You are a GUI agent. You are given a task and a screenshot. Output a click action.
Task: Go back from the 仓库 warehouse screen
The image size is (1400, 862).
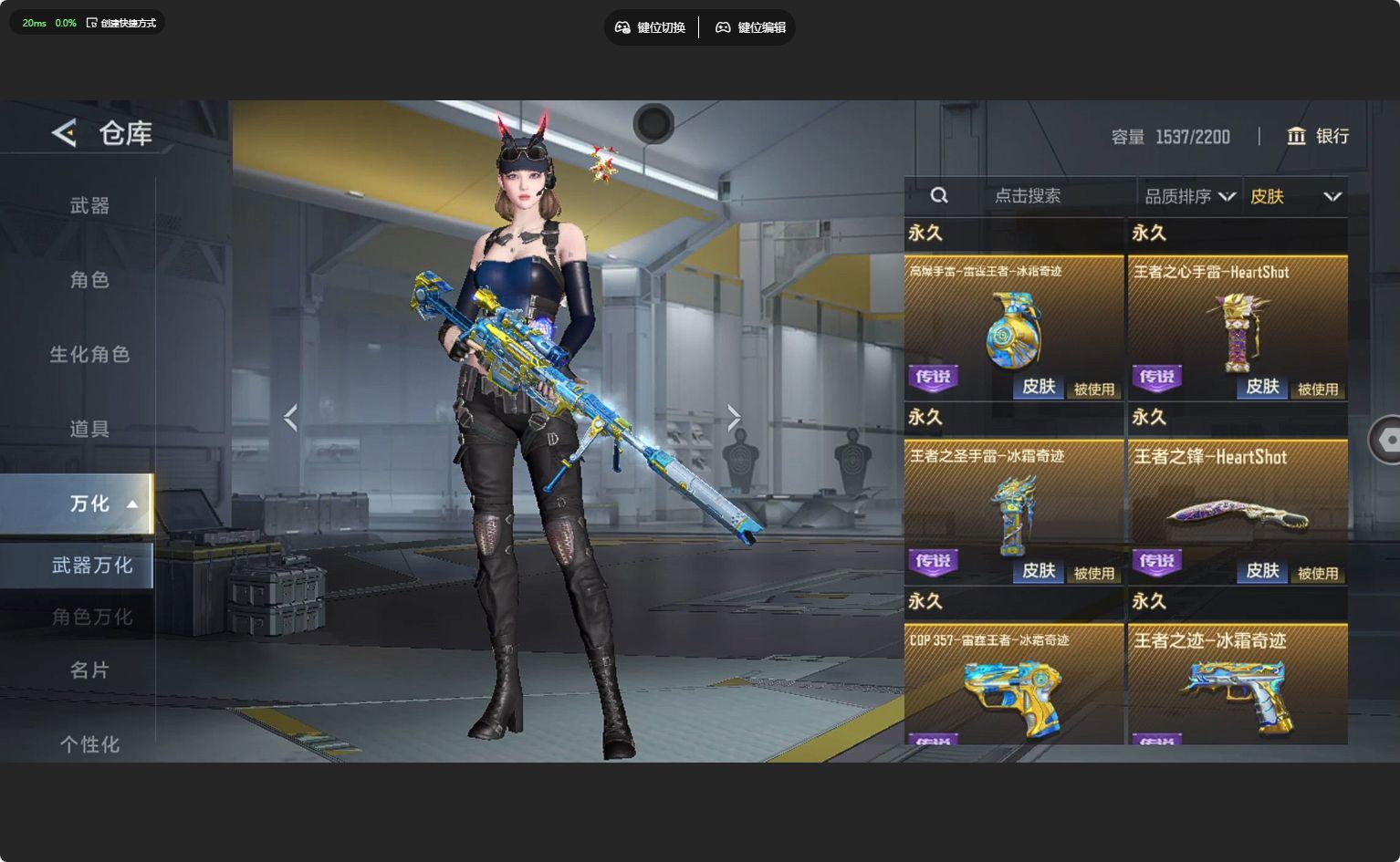pos(65,133)
